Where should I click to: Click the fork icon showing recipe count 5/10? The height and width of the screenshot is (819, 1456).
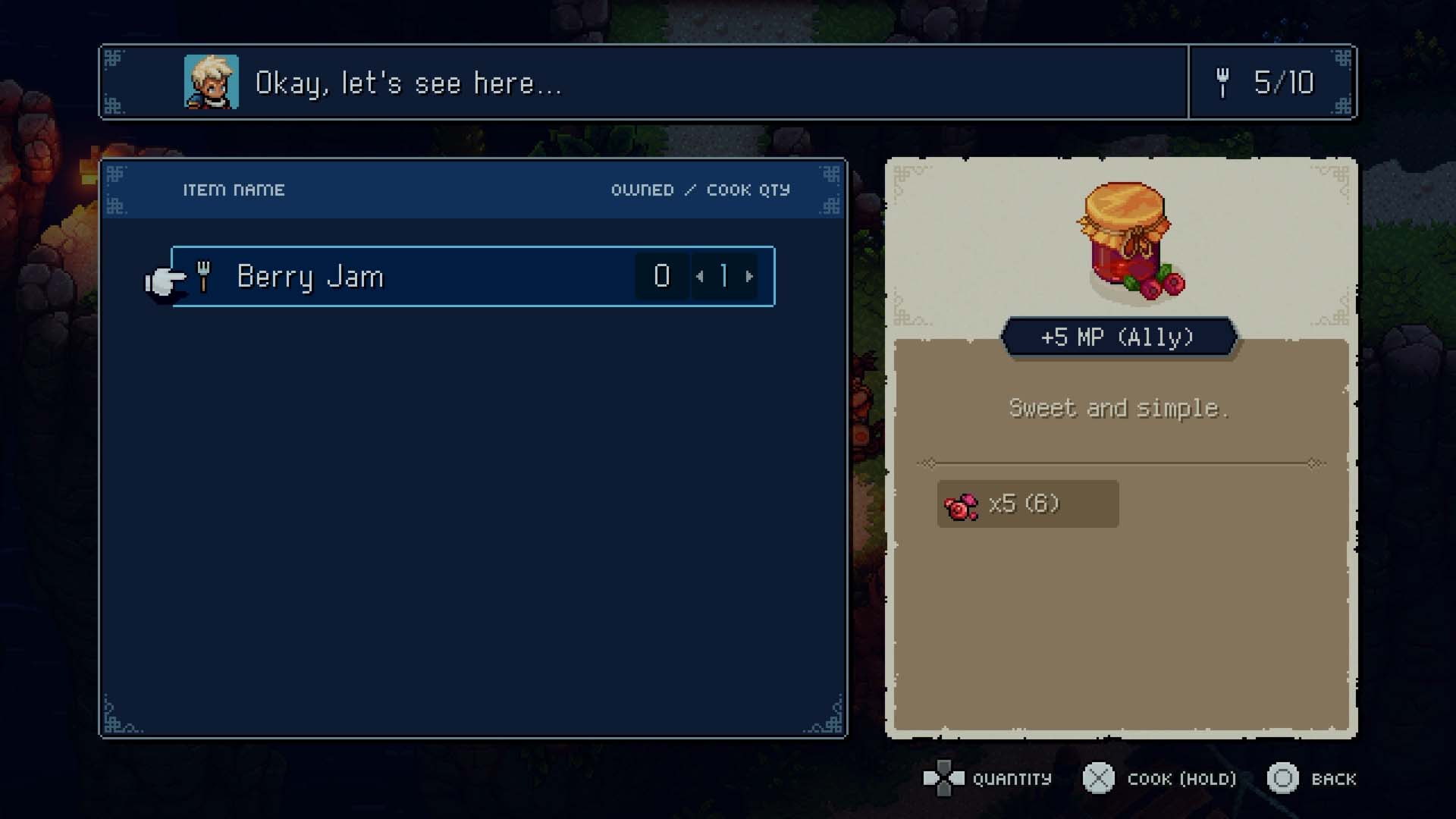click(1222, 83)
